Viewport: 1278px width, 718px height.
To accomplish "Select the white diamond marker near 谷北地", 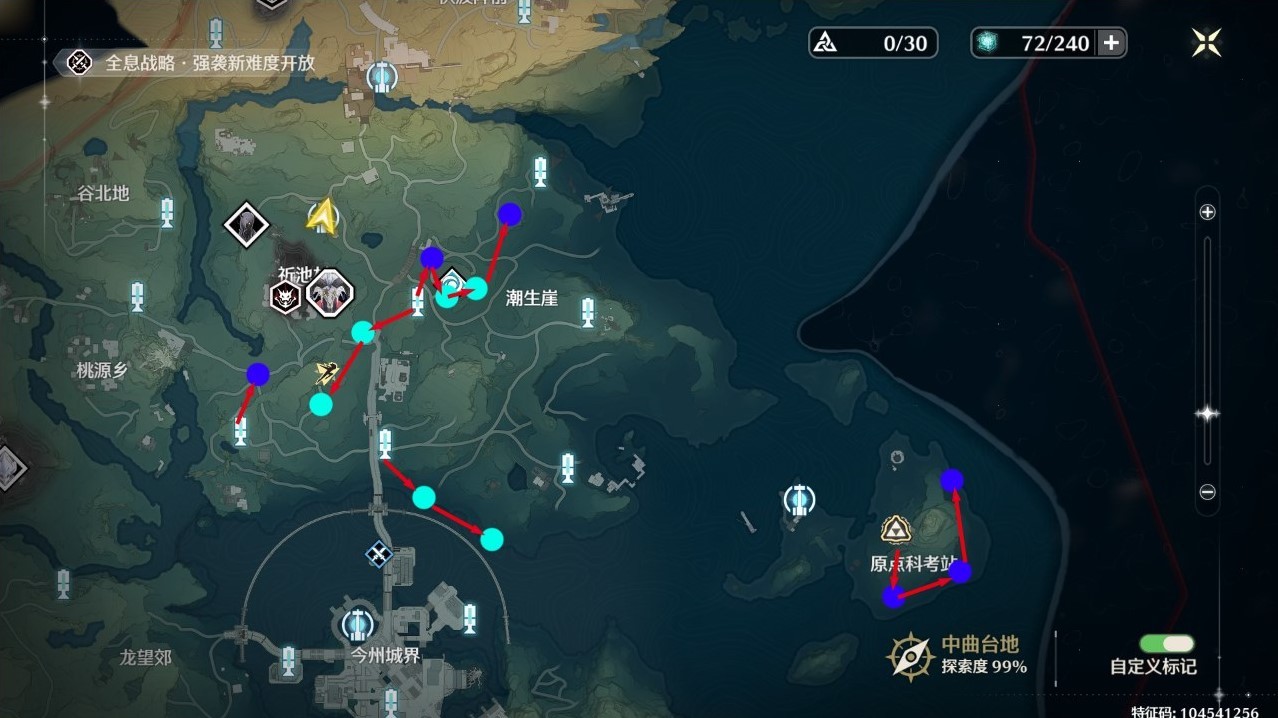I will 242,224.
